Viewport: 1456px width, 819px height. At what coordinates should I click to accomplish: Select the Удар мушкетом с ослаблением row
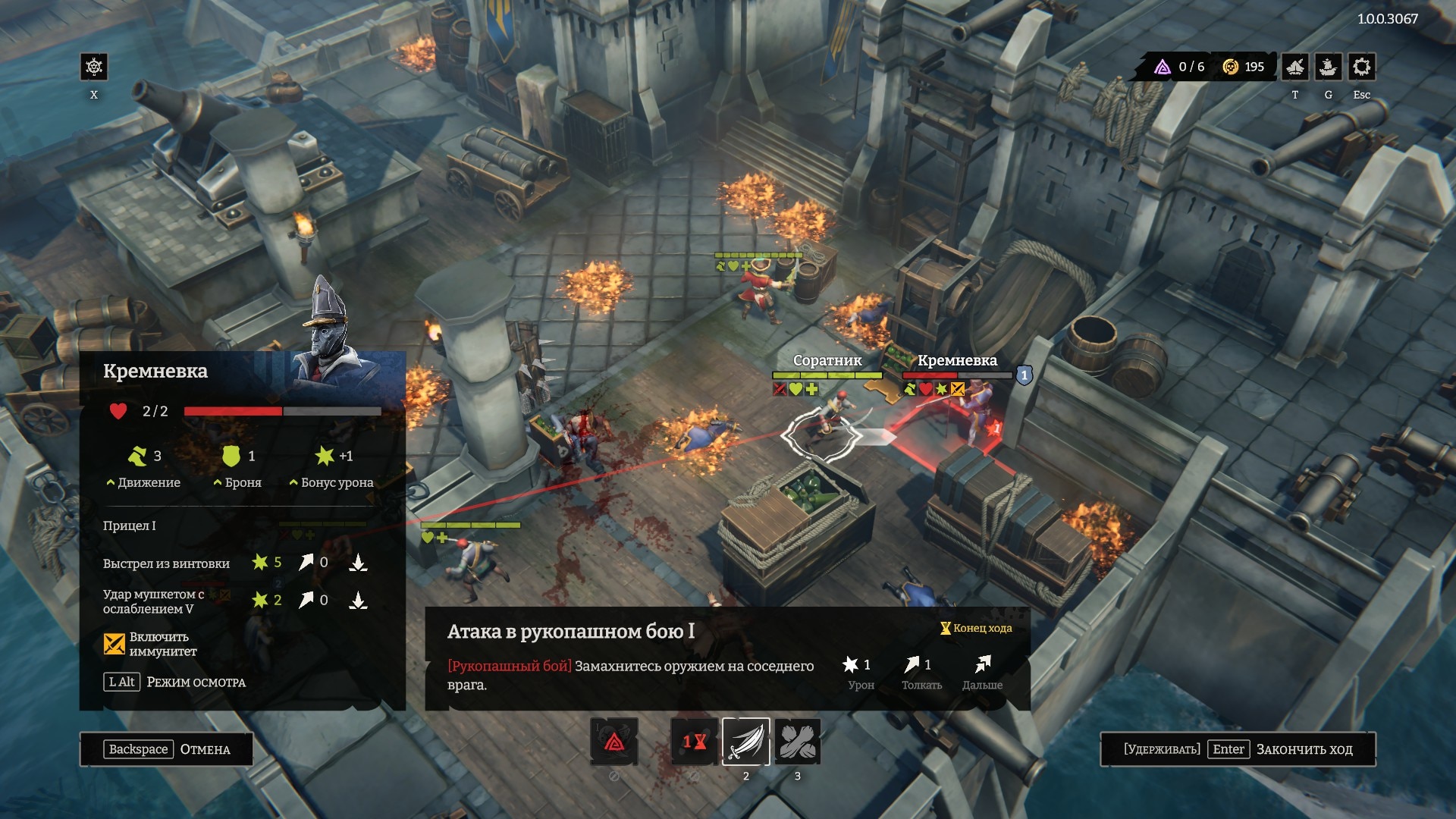click(154, 601)
